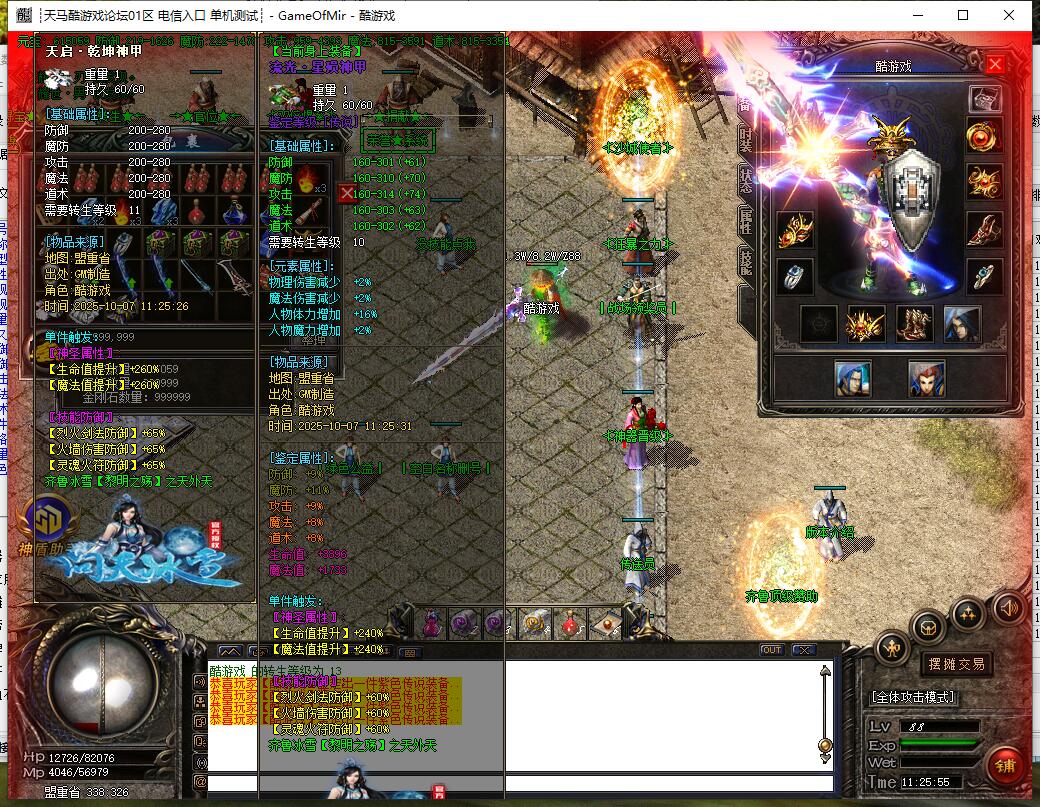Open the round red 铺 shop button

coord(1006,765)
